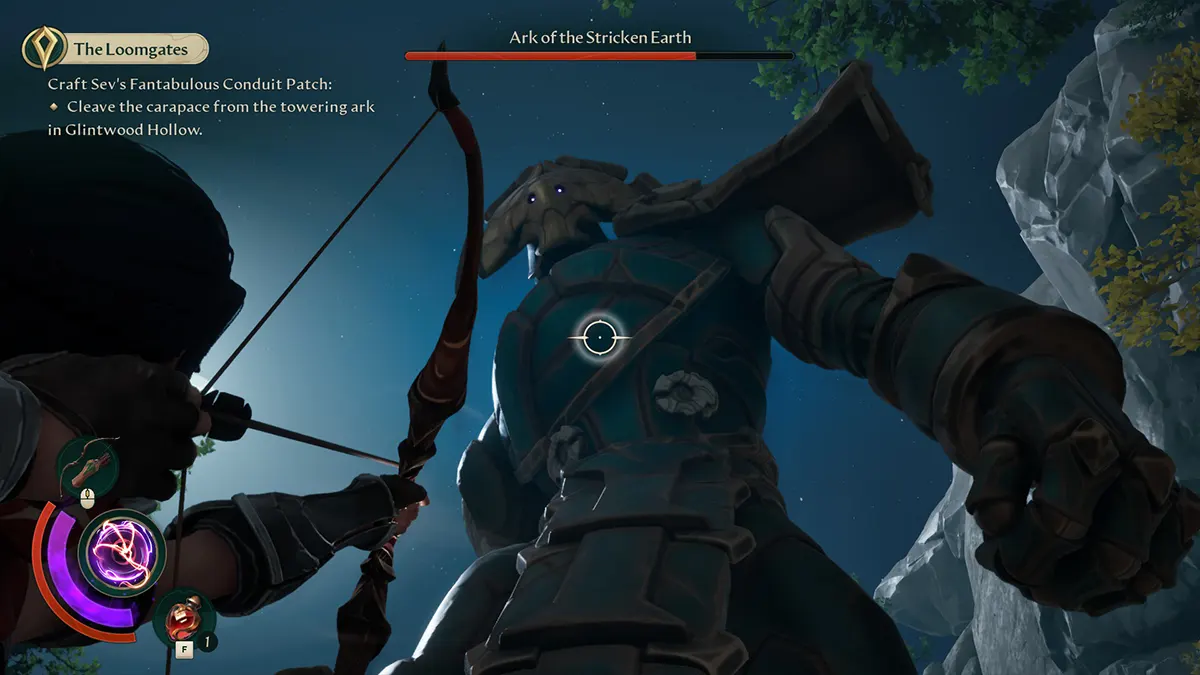
Task: Select the bow and quiver weapon icon
Action: click(87, 466)
